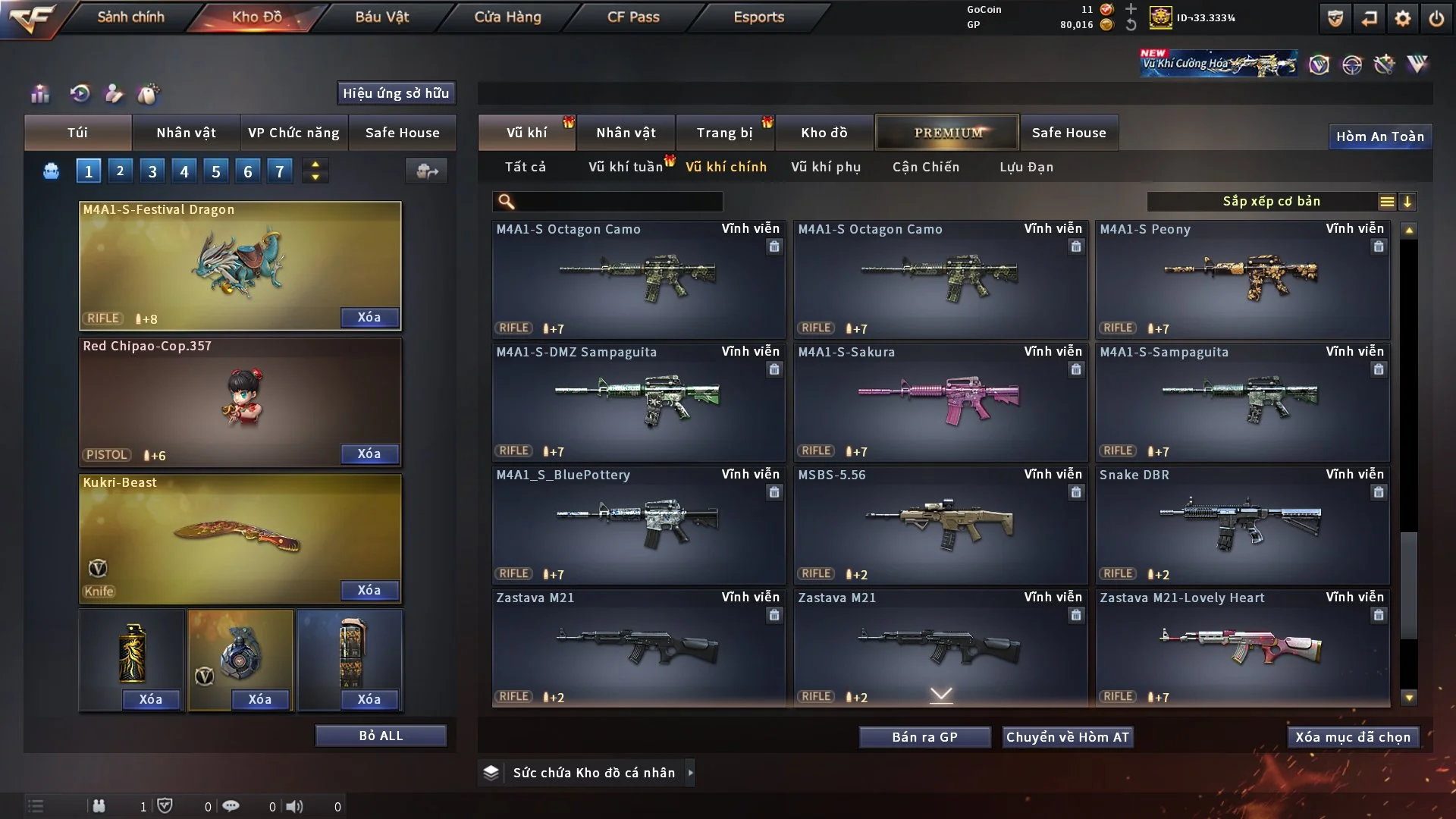
Task: Delete chosen items via Xóa mục đã chọn
Action: (1353, 737)
